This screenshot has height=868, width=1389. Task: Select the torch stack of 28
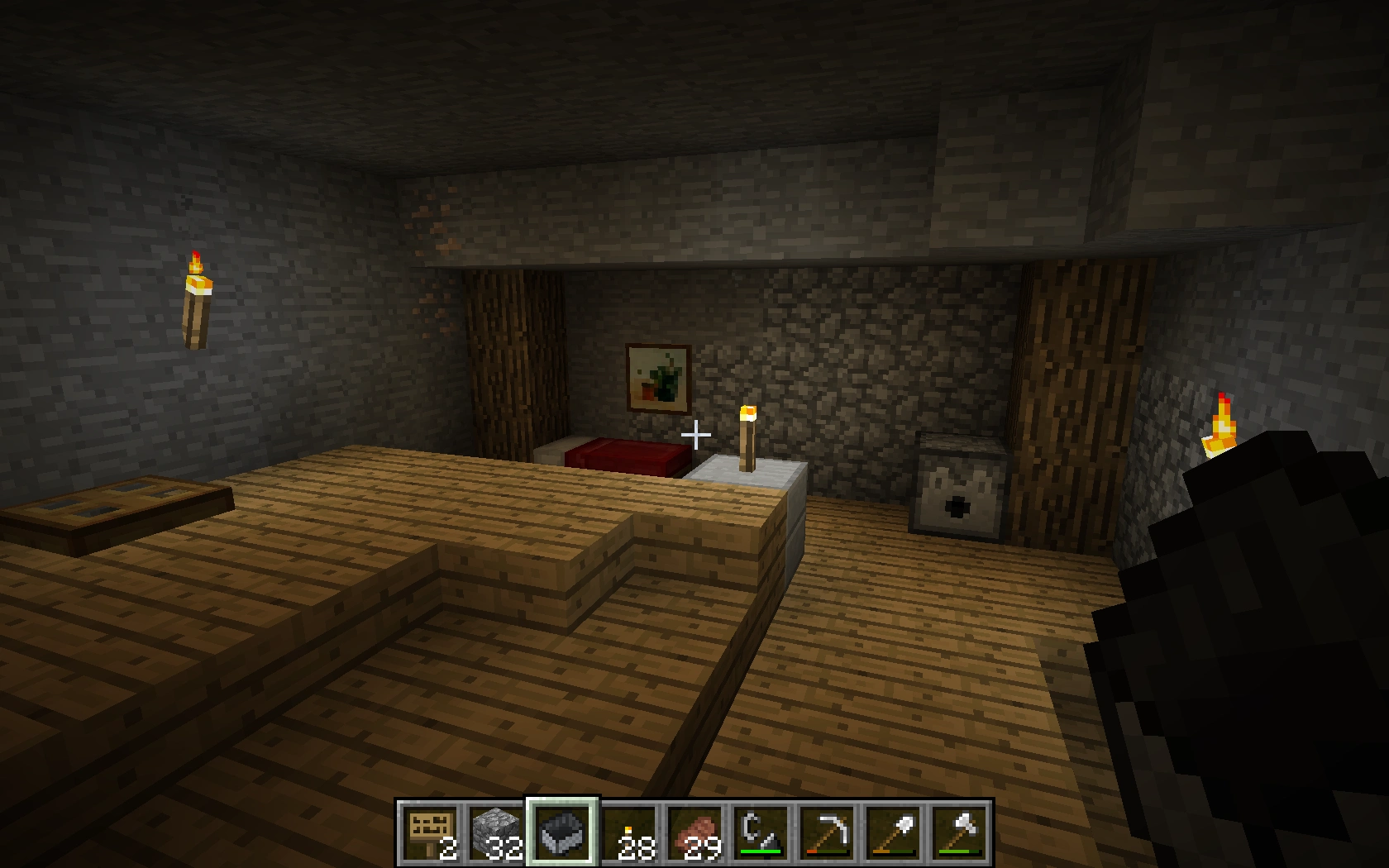point(629,832)
